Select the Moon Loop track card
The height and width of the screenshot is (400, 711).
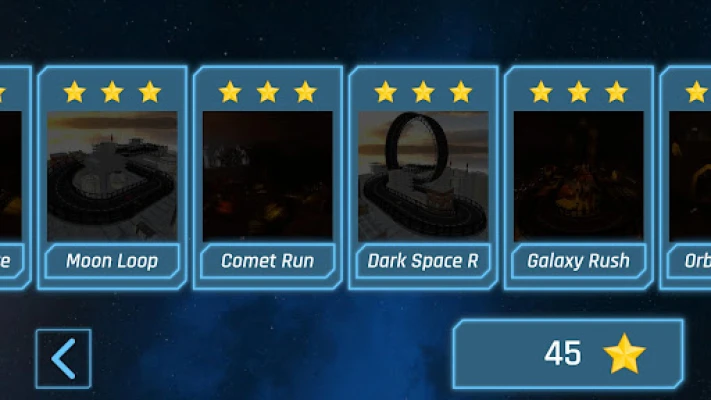click(112, 177)
